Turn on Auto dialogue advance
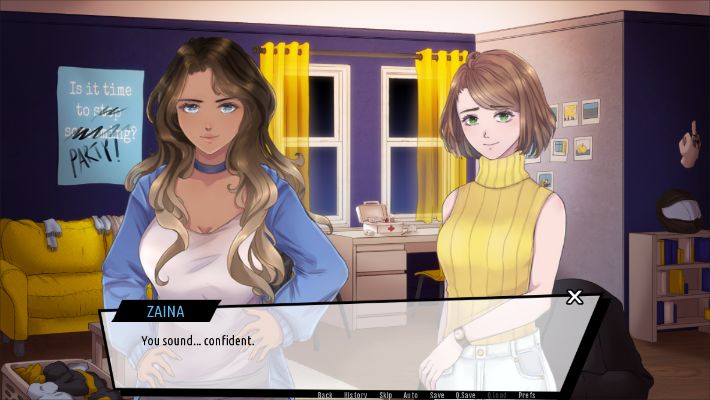The width and height of the screenshot is (710, 400). pyautogui.click(x=410, y=395)
